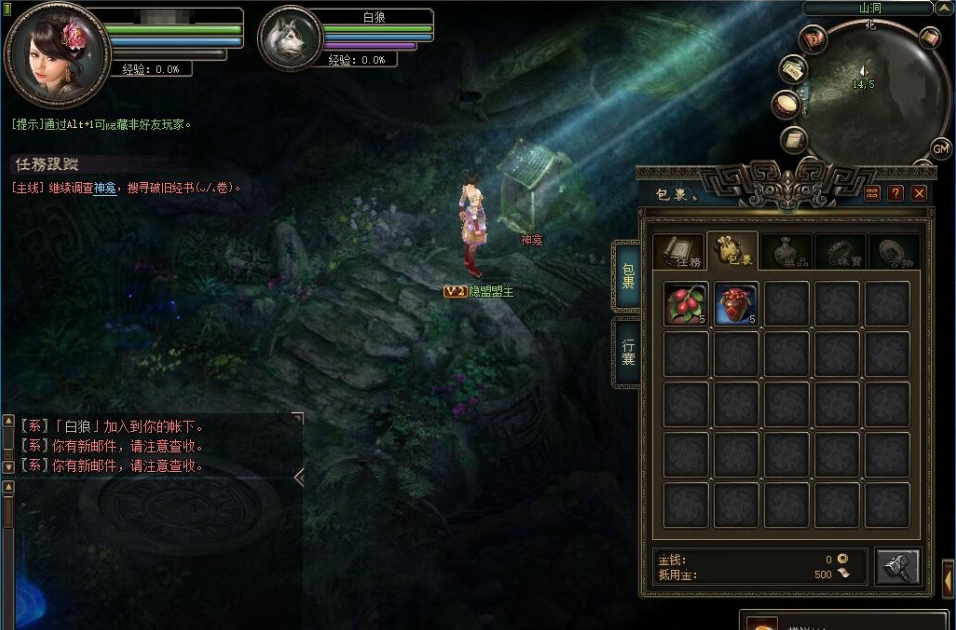Screen dimensions: 956x630
Task: Click the 神龛 link in quest tracker
Action: [104, 187]
